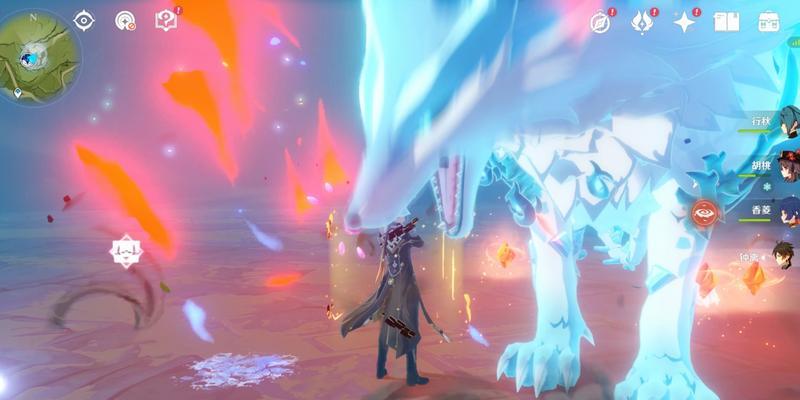Open the tutorial book with question mark

coord(166,20)
